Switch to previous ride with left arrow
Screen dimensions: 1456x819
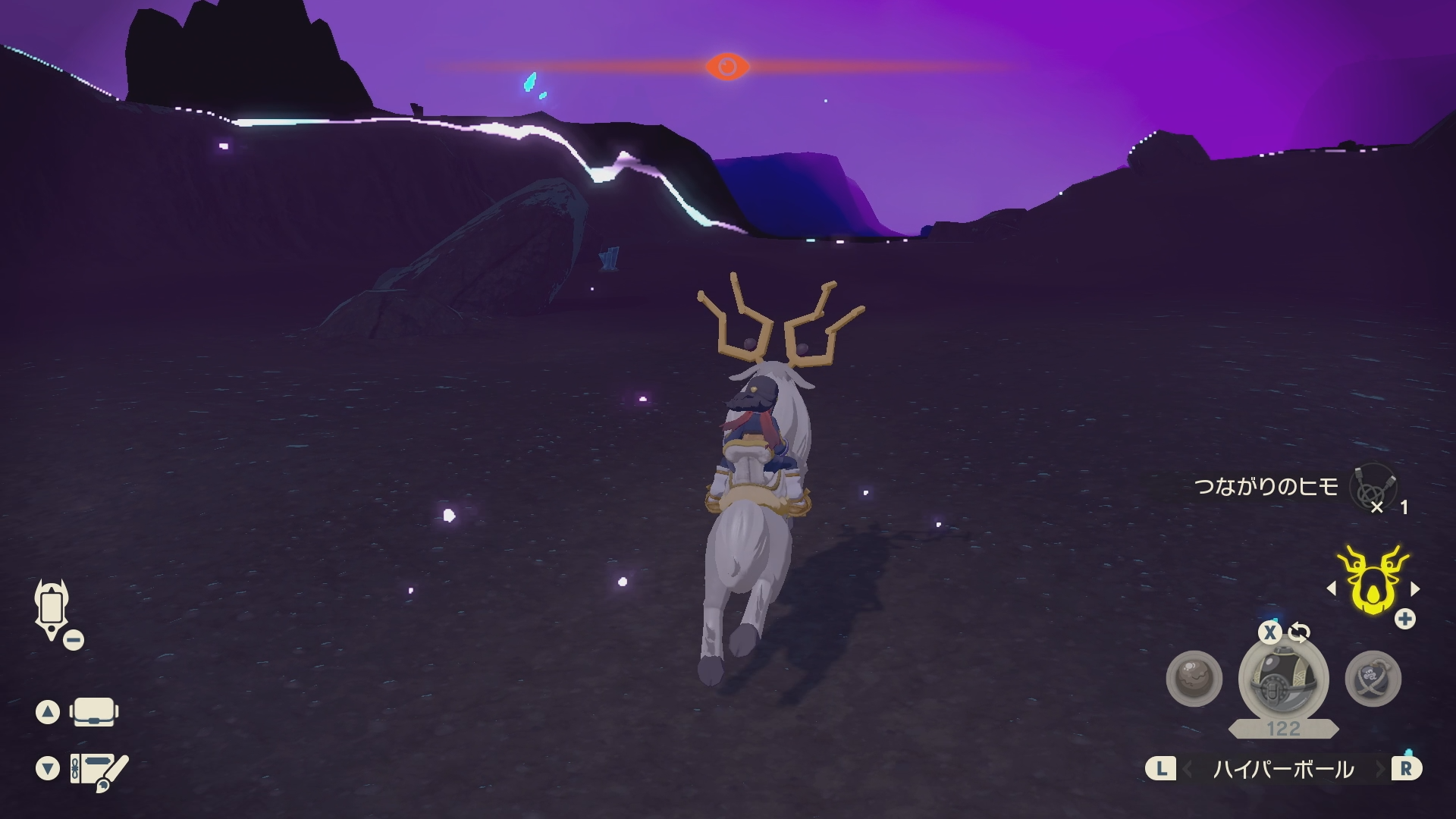tap(1332, 588)
